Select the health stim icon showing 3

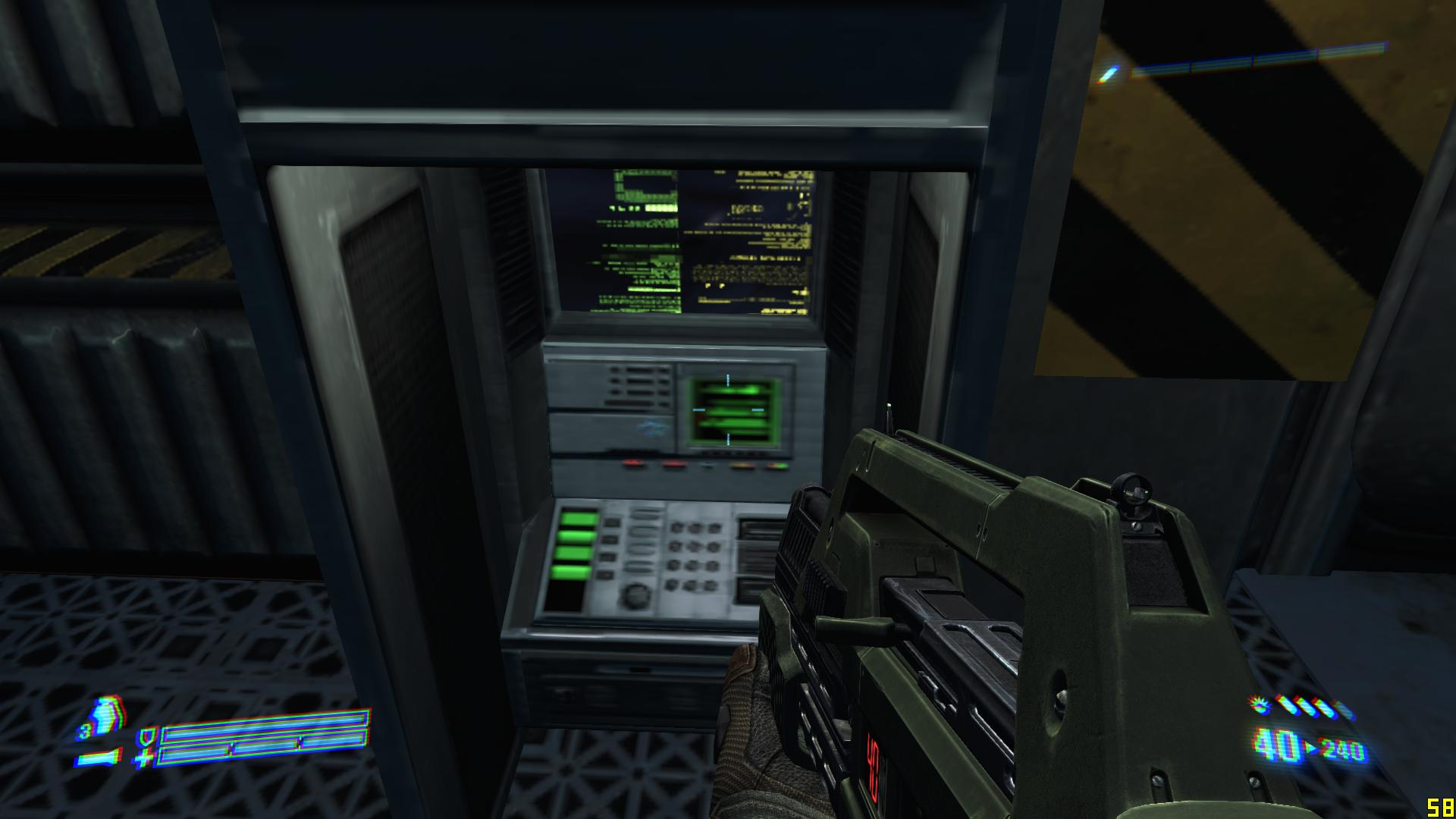point(107,717)
